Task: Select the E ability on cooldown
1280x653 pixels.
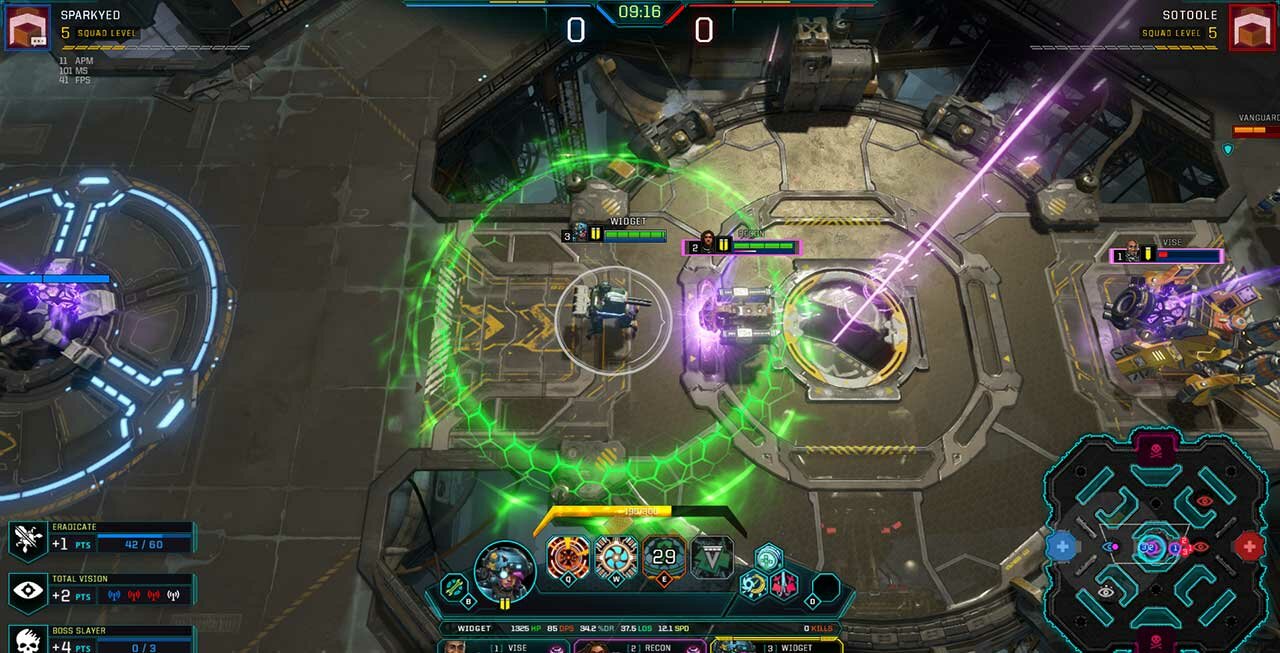Action: click(x=664, y=557)
